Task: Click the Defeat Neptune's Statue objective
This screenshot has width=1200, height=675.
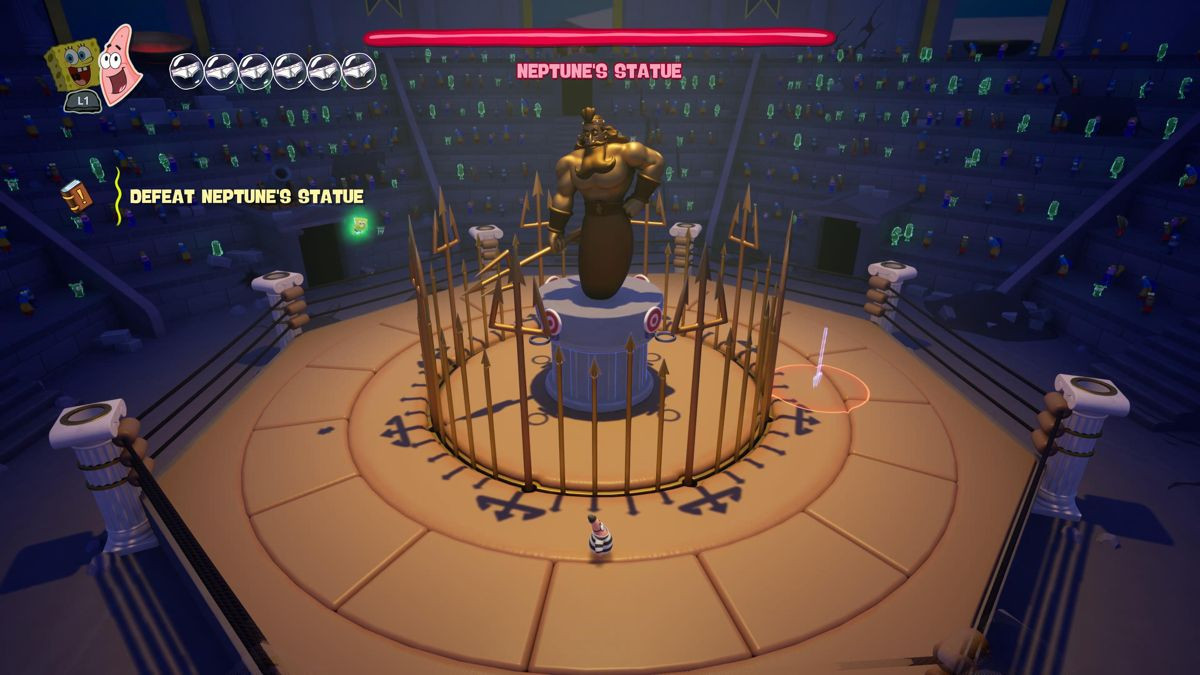Action: 246,197
